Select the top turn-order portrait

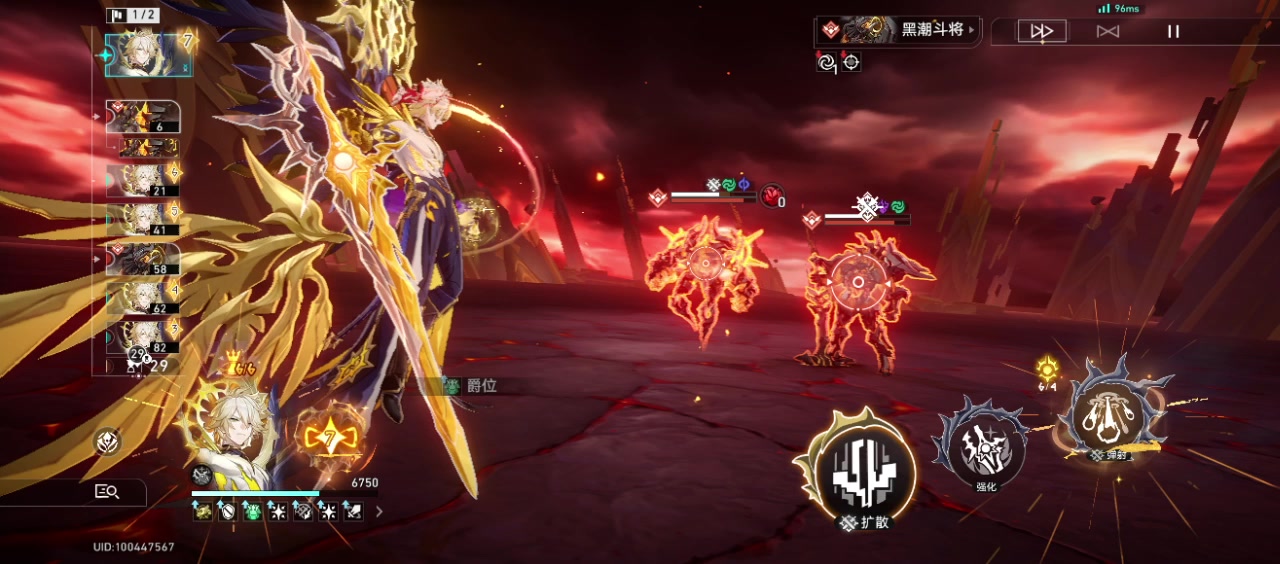pyautogui.click(x=143, y=54)
